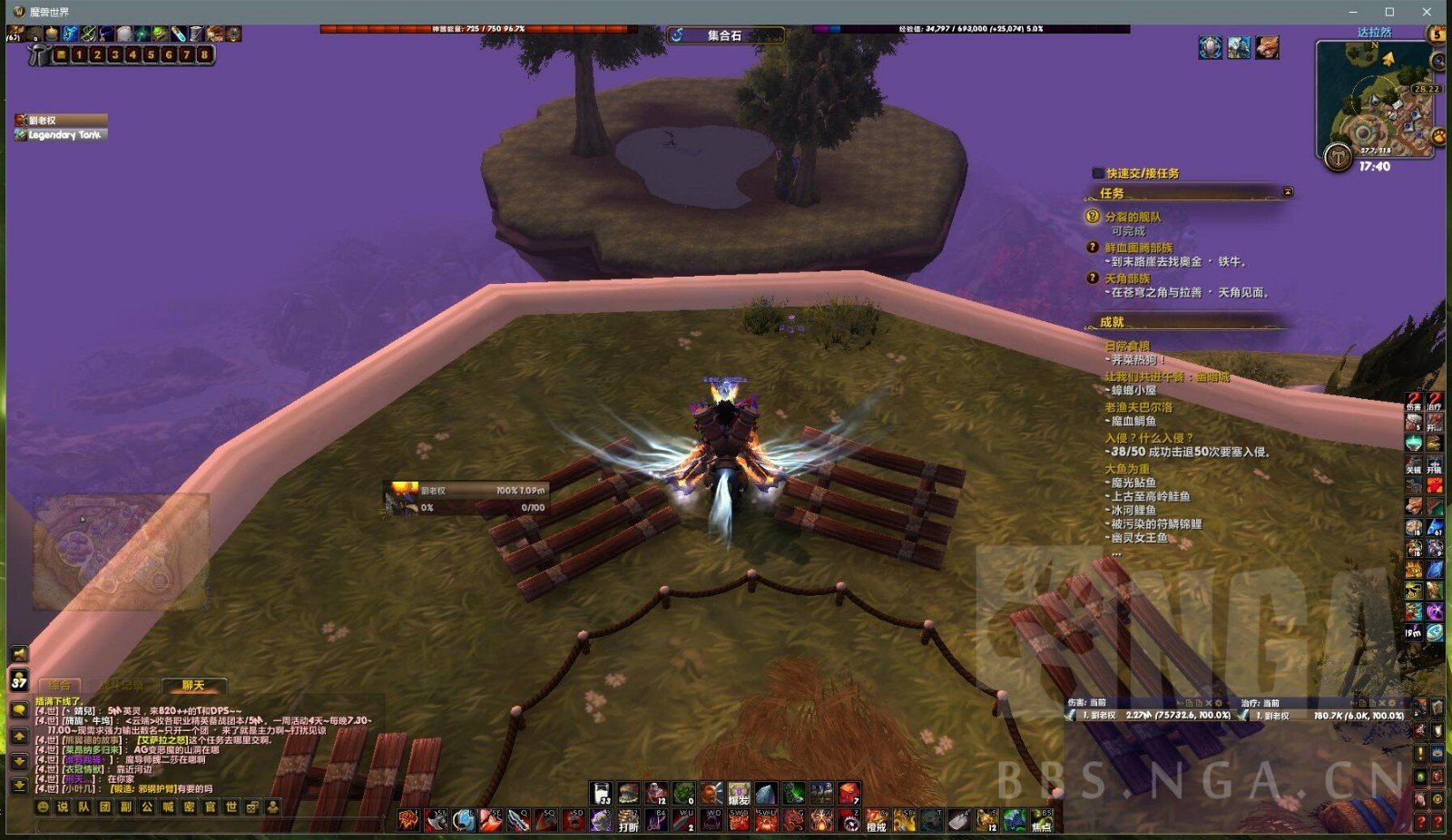Click the paw print minimap button

1438,137
